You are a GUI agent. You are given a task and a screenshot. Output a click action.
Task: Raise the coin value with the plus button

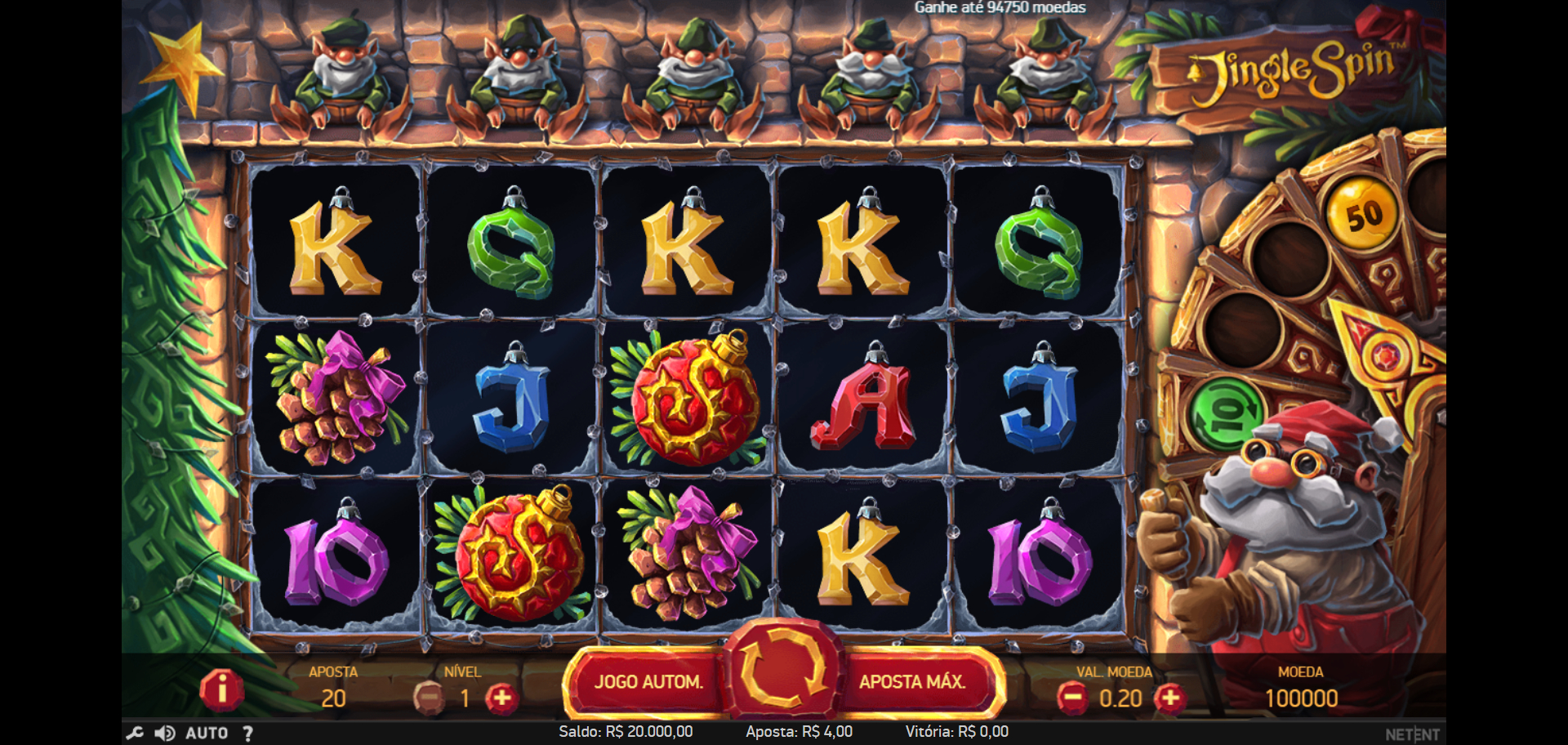(1170, 698)
